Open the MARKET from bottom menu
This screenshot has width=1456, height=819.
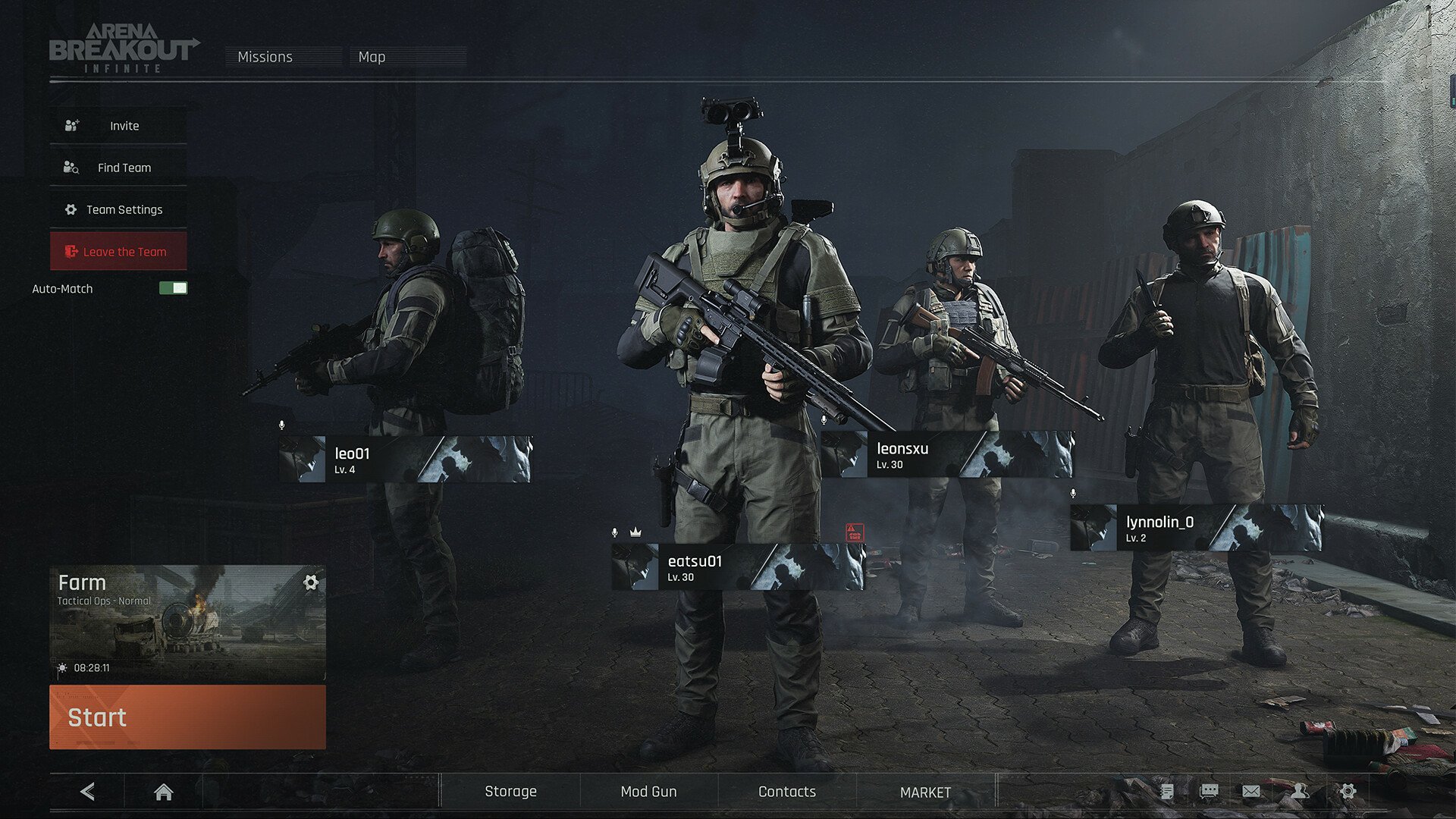925,791
